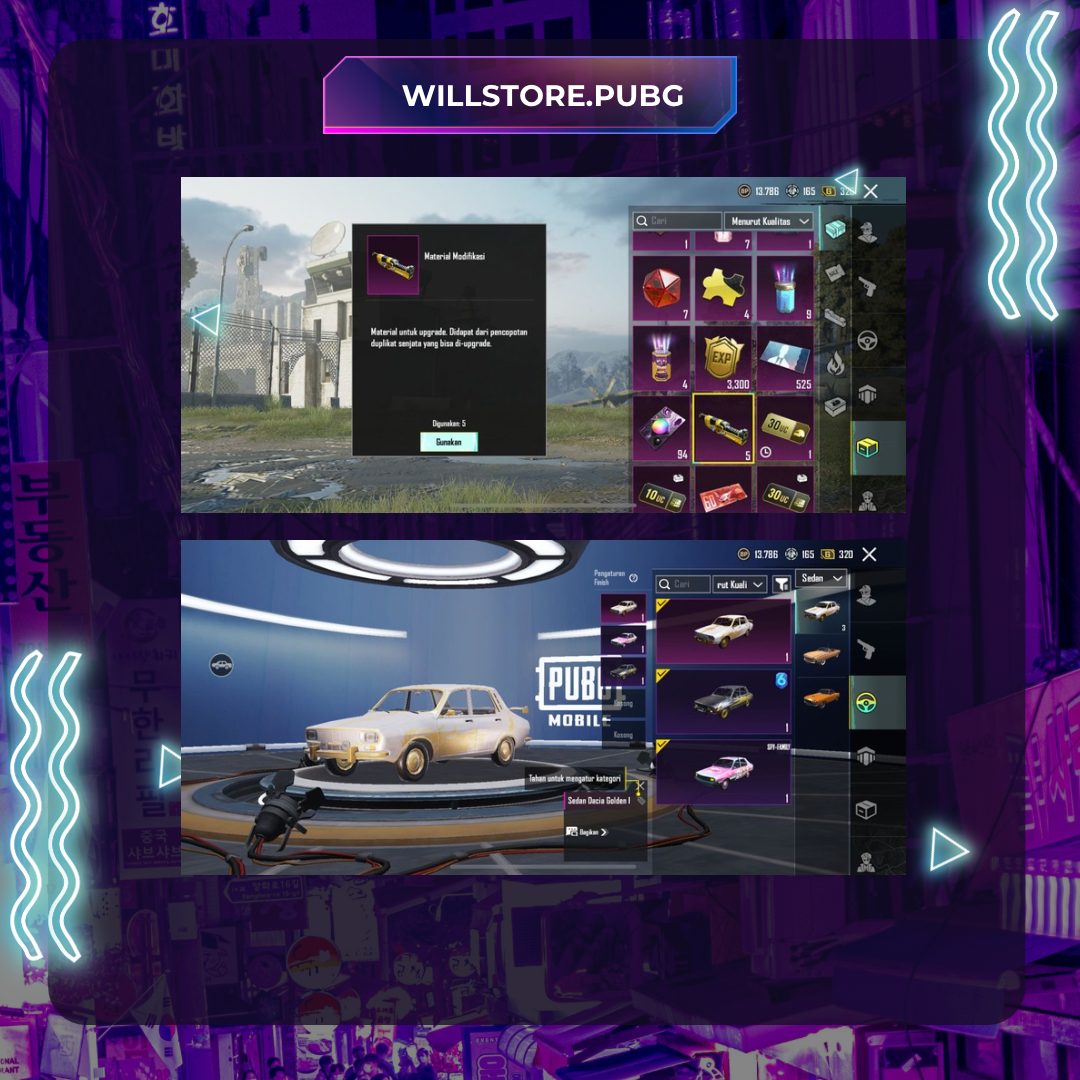Select the highlighted green steering wheel tab
Screen dimensions: 1080x1080
point(866,702)
